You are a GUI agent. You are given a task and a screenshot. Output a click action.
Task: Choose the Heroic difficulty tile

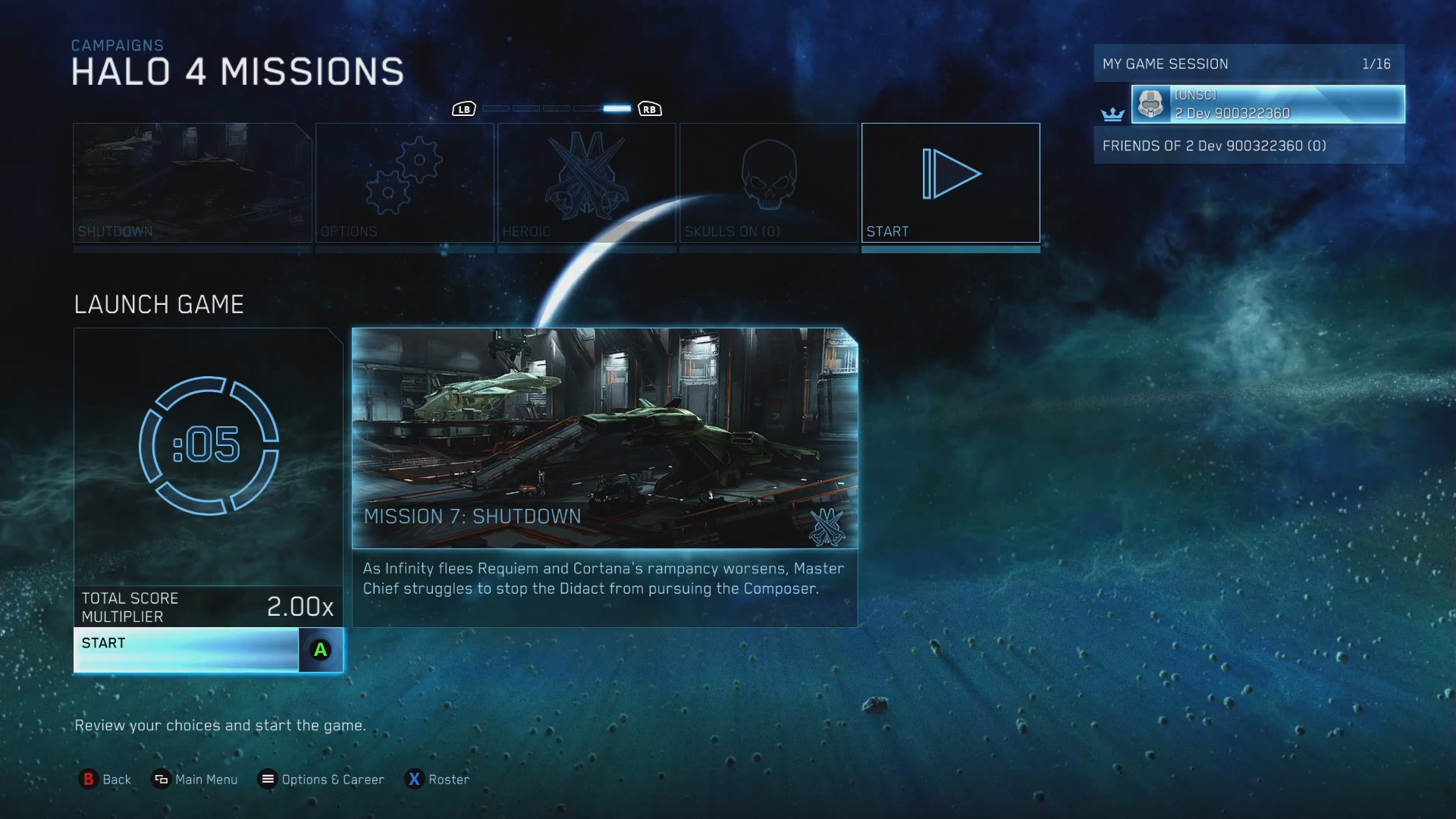[x=586, y=183]
